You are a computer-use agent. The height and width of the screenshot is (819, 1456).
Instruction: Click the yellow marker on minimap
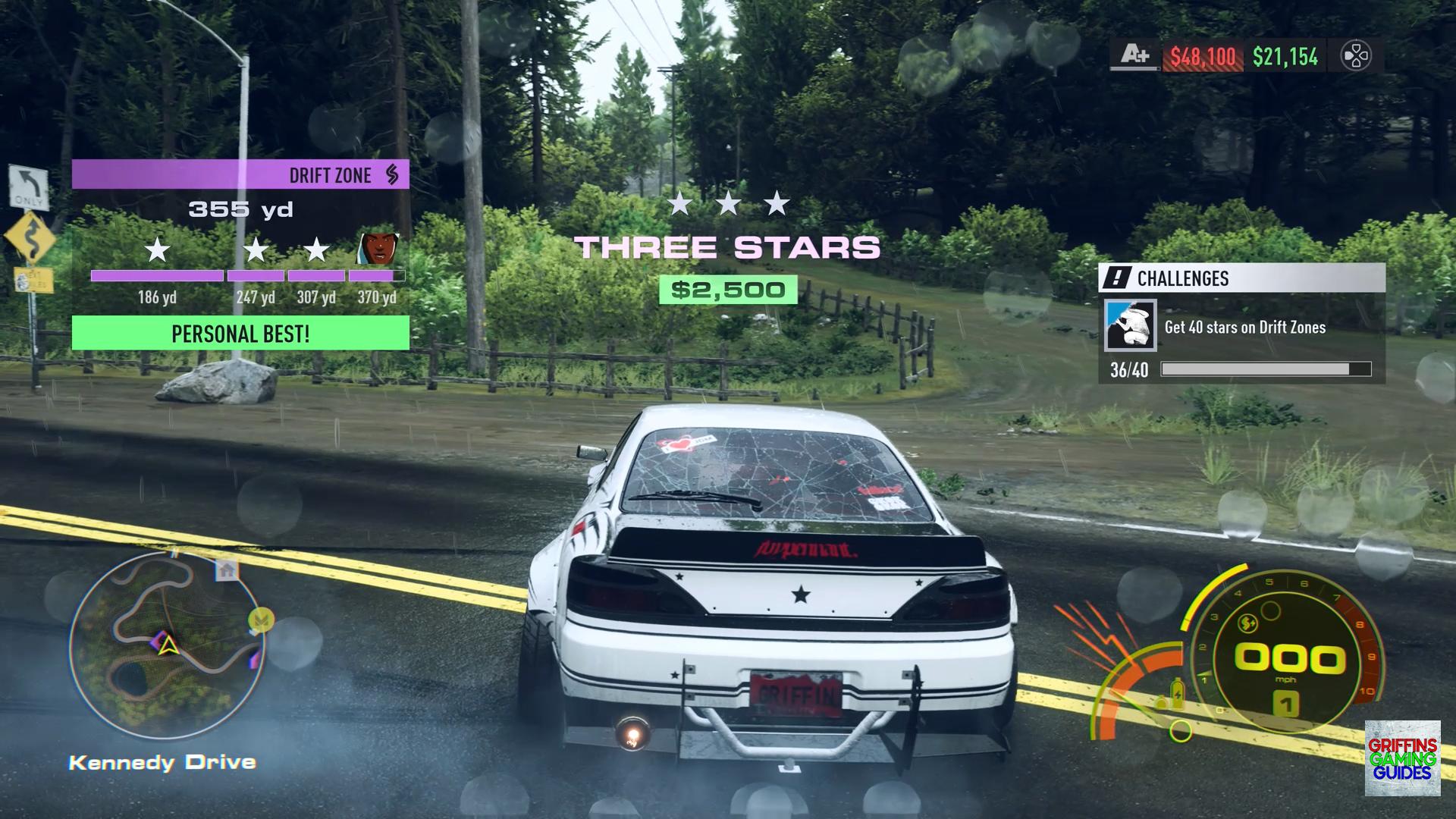261,621
